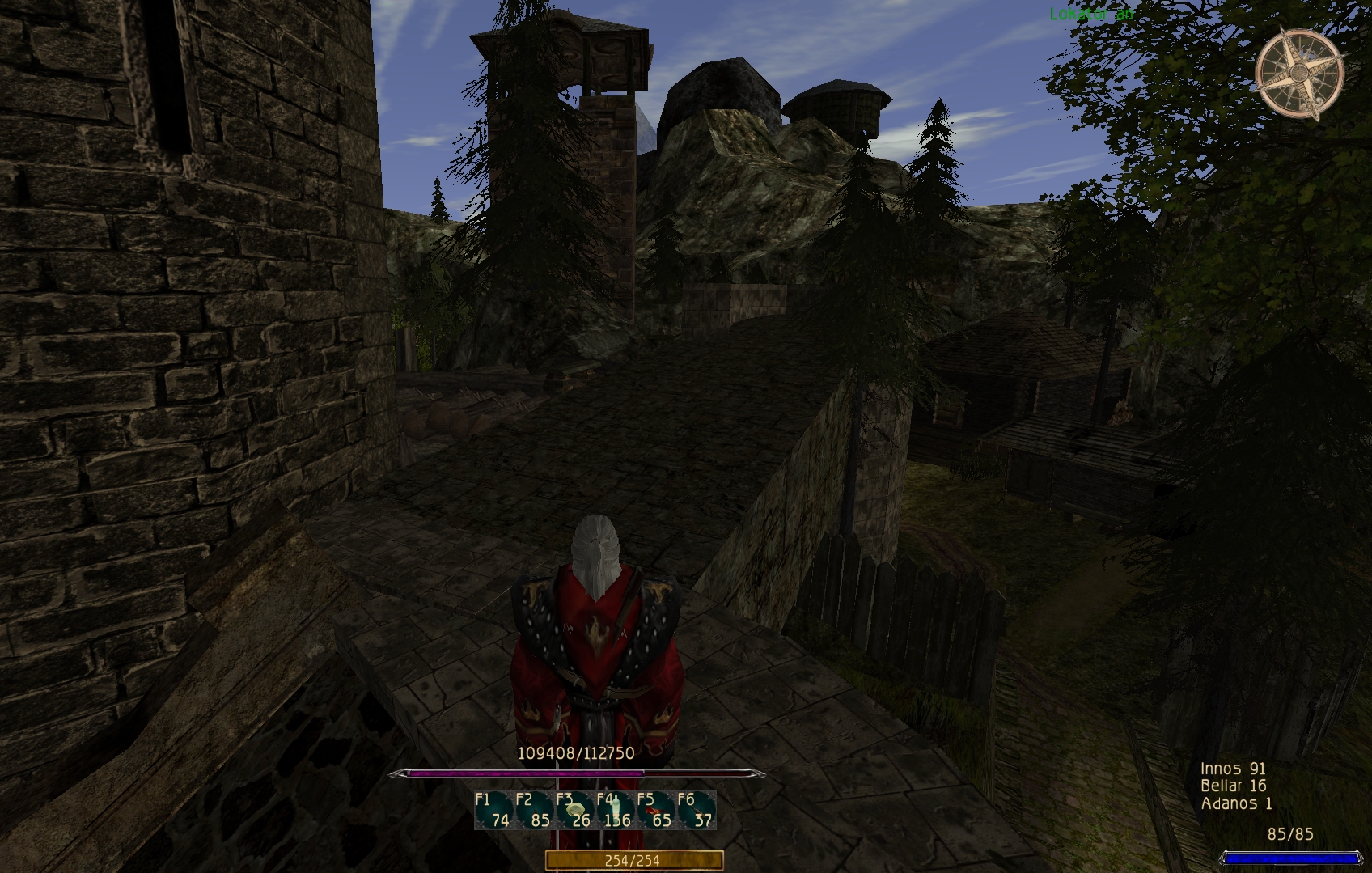
Task: Select the F6 quick slot
Action: point(697,810)
